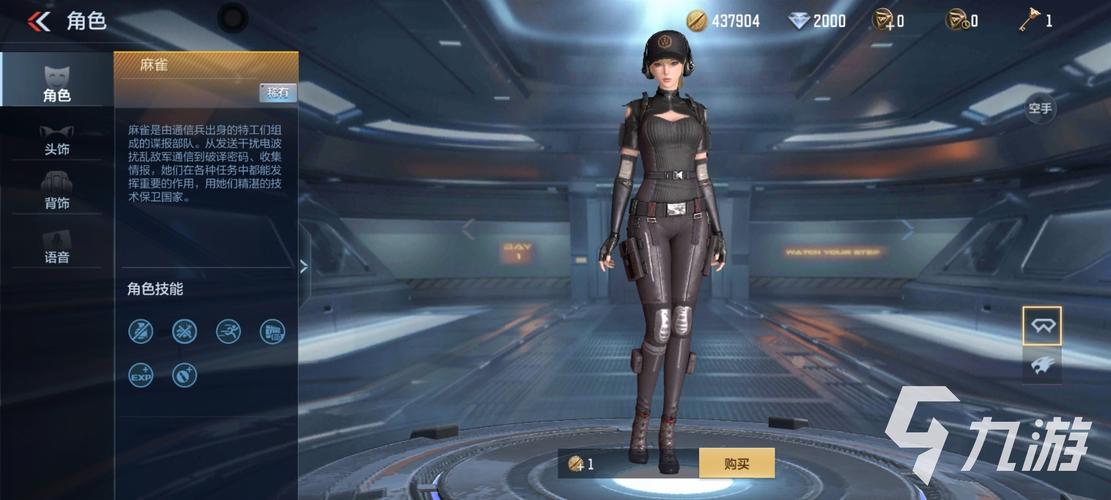
Task: Click the 空手 (empty hands) button
Action: point(1040,108)
